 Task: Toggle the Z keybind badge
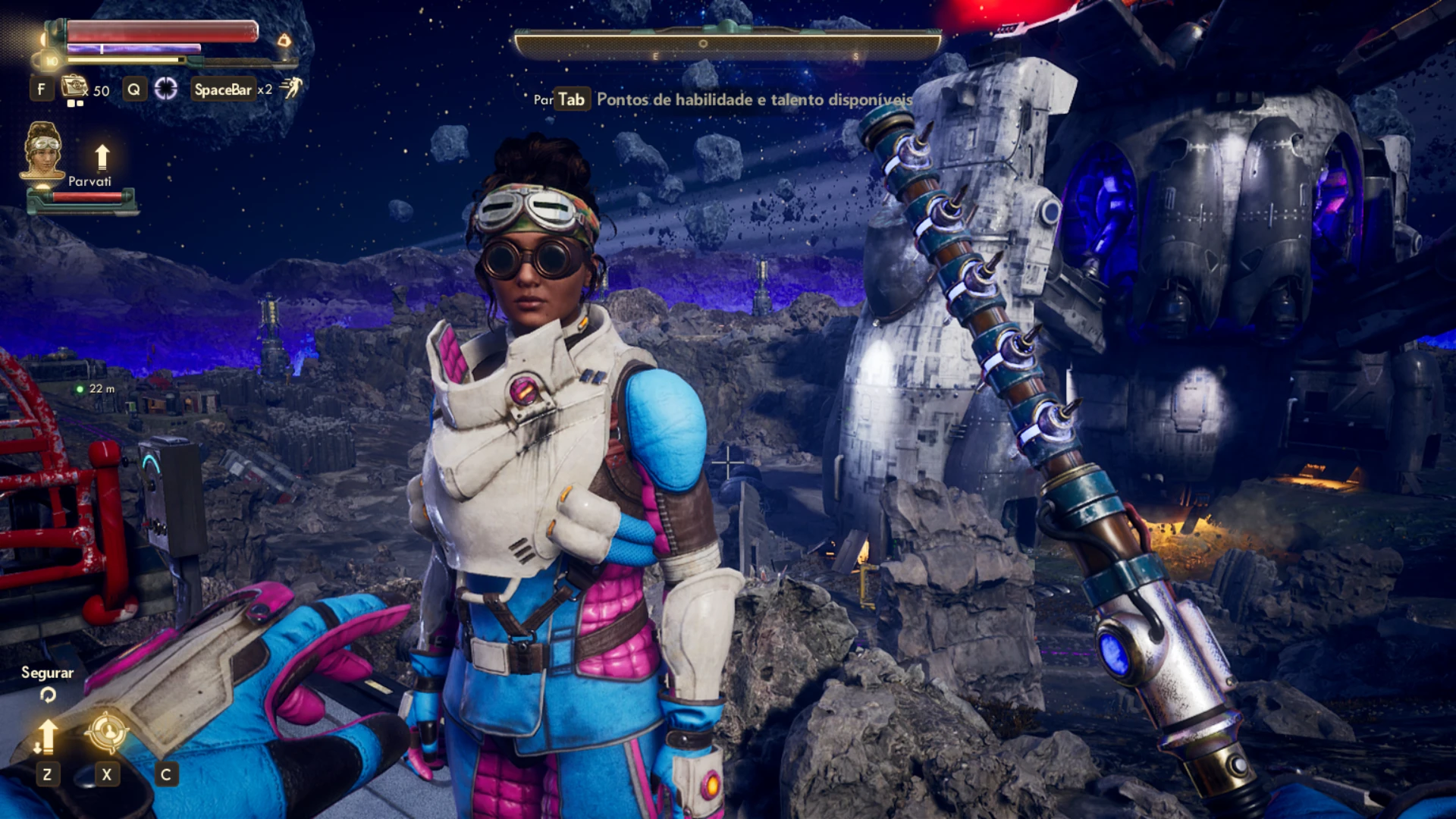(x=48, y=774)
